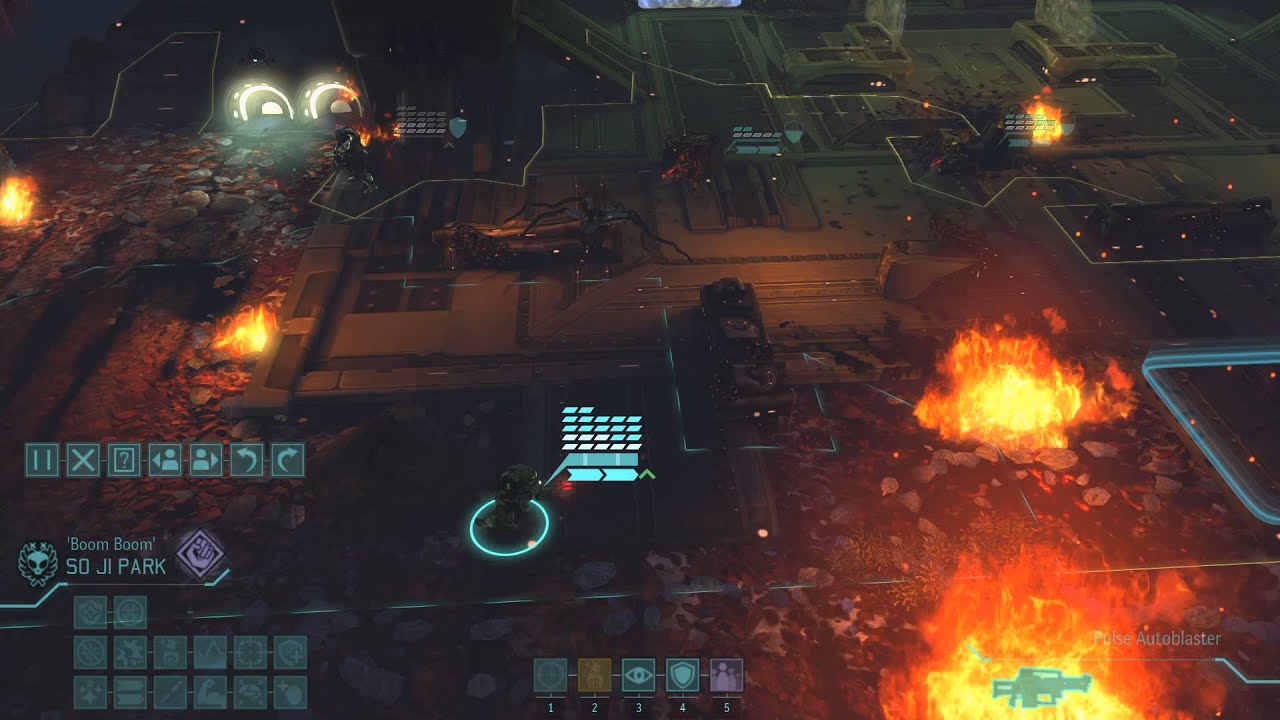Click the purple fist class icon
The width and height of the screenshot is (1280, 720).
200,553
